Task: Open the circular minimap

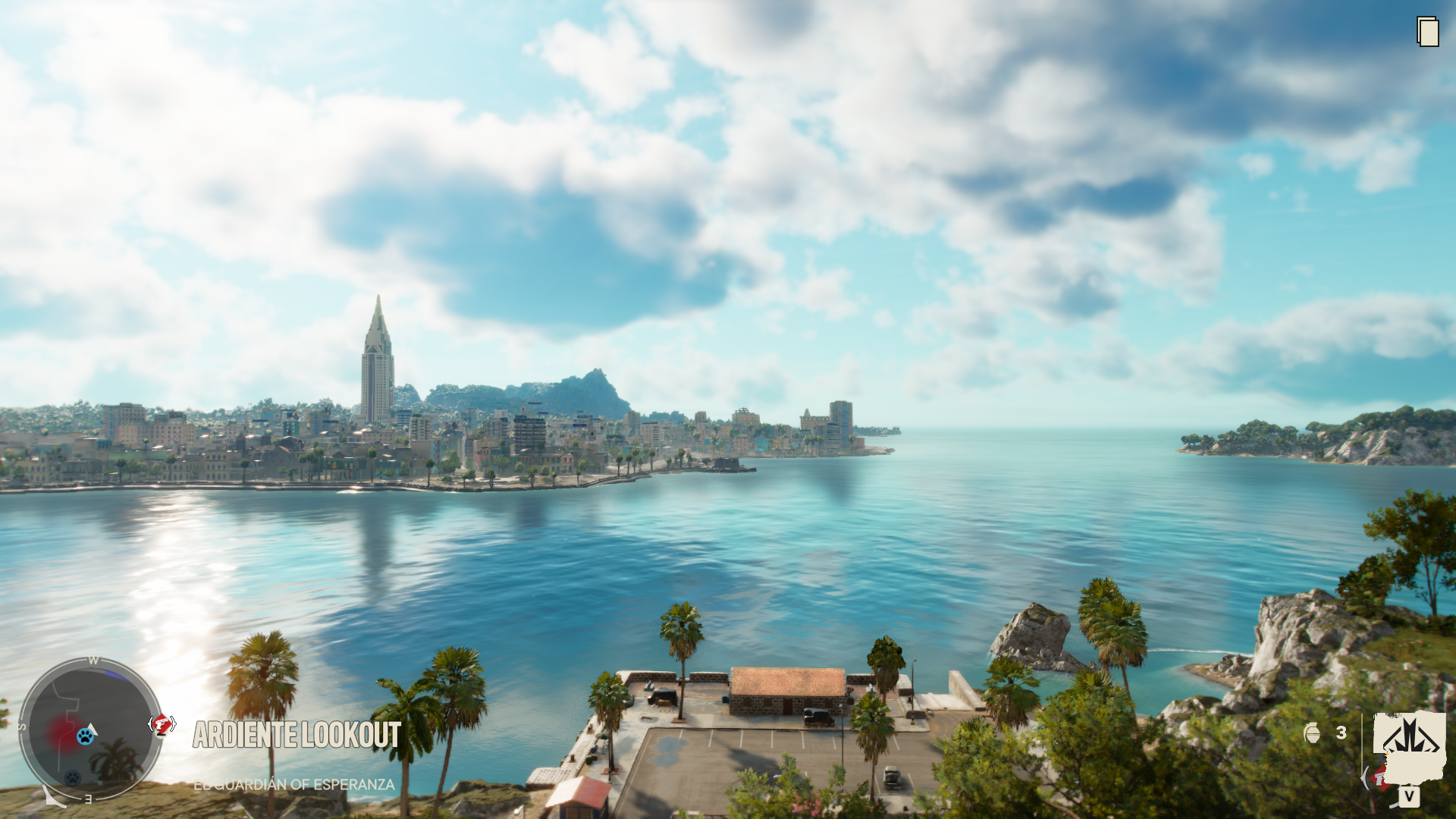Action: [91, 729]
